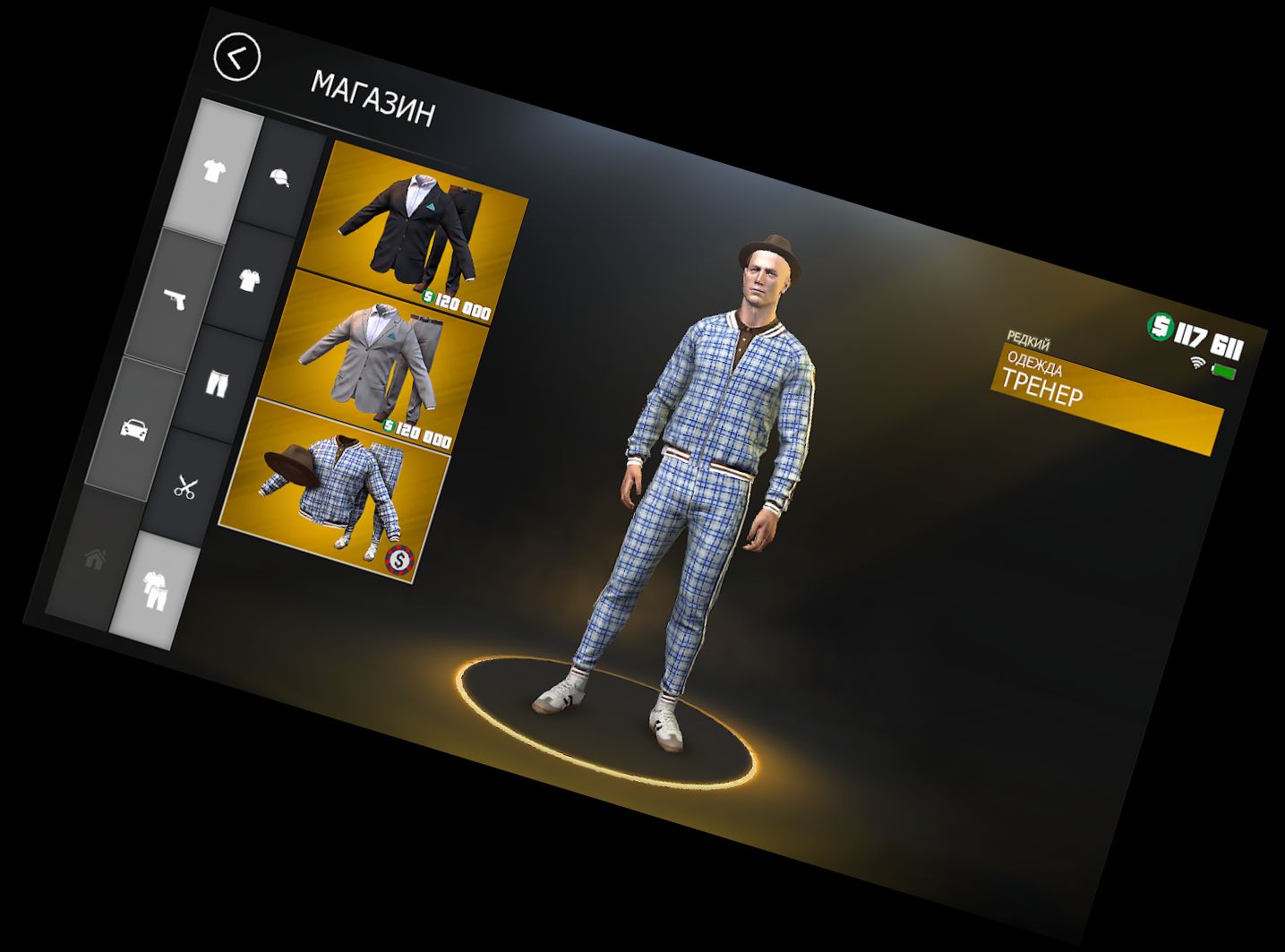1285x952 pixels.
Task: Click the back arrow button
Action: [236, 56]
